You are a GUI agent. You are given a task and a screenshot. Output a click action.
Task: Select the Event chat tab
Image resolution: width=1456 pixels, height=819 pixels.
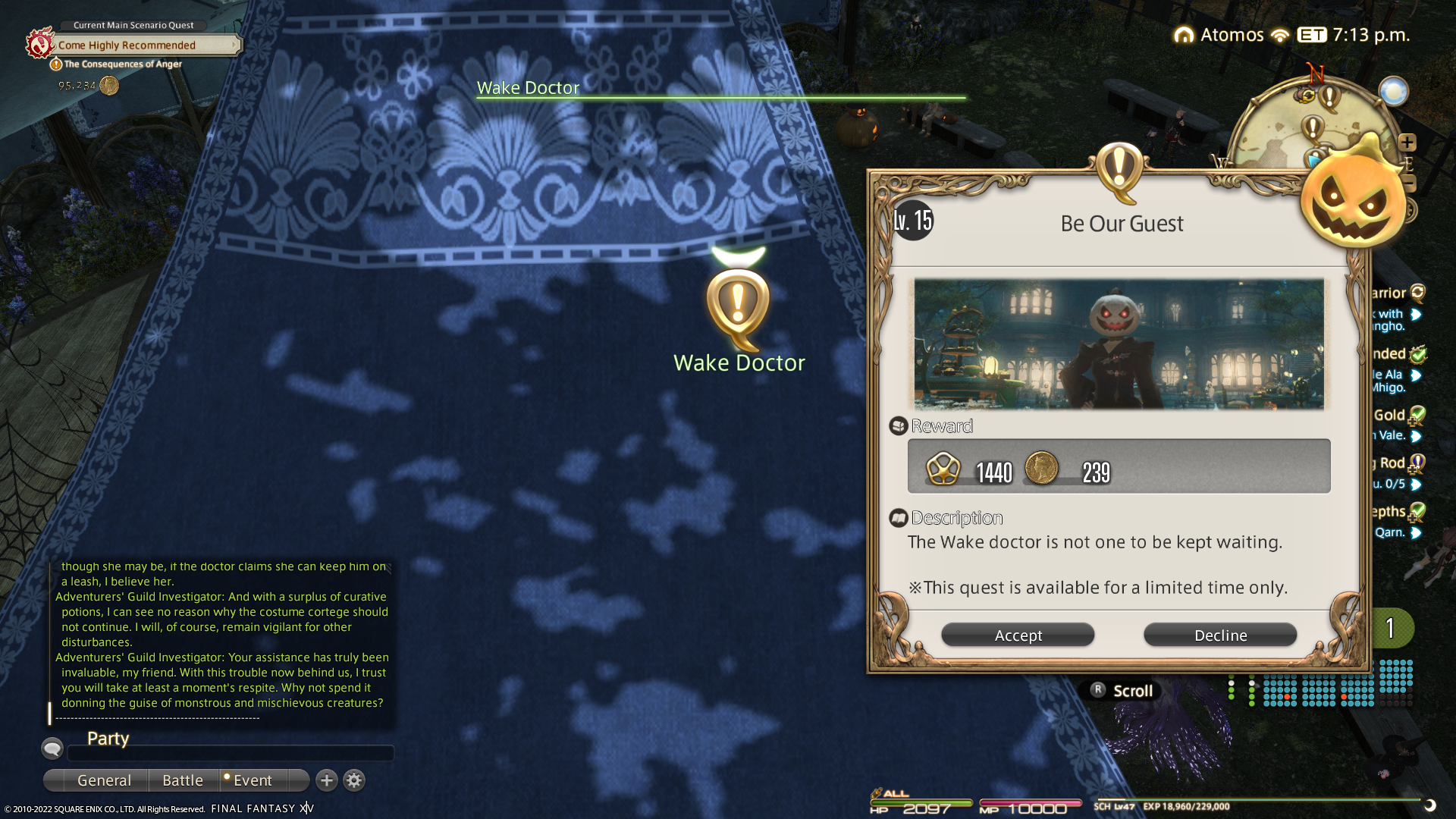253,780
